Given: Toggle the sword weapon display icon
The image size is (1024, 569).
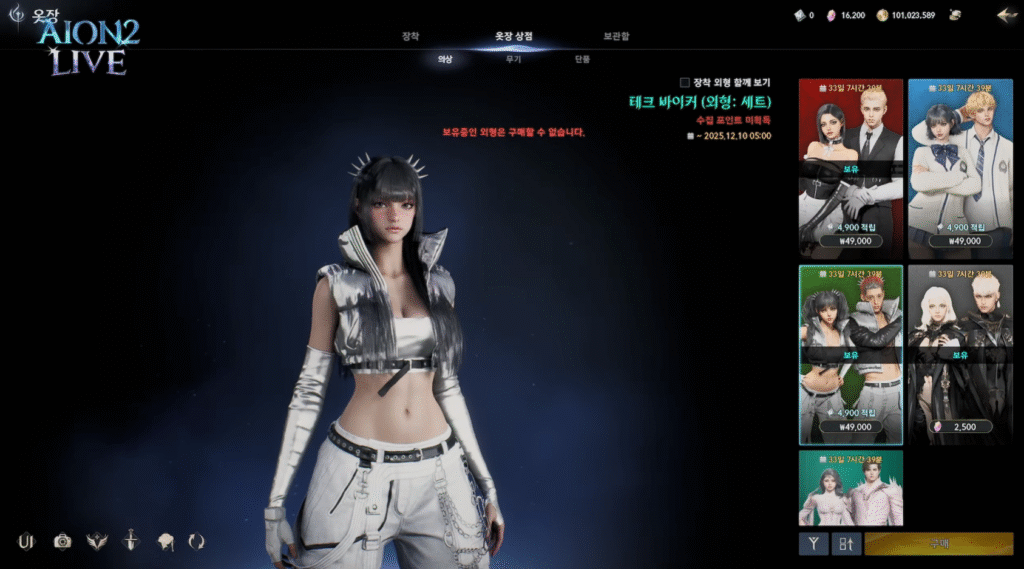Looking at the screenshot, I should [x=130, y=541].
